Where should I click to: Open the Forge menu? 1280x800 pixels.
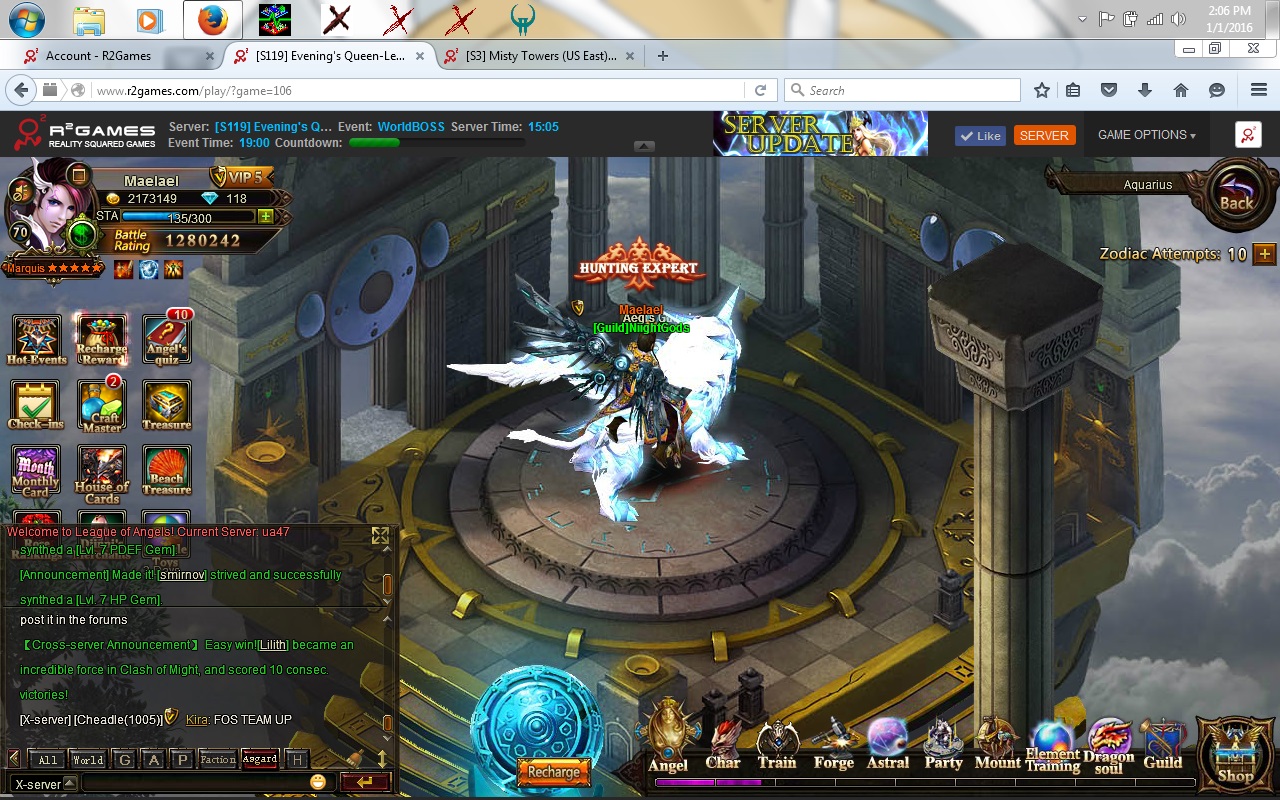click(833, 745)
